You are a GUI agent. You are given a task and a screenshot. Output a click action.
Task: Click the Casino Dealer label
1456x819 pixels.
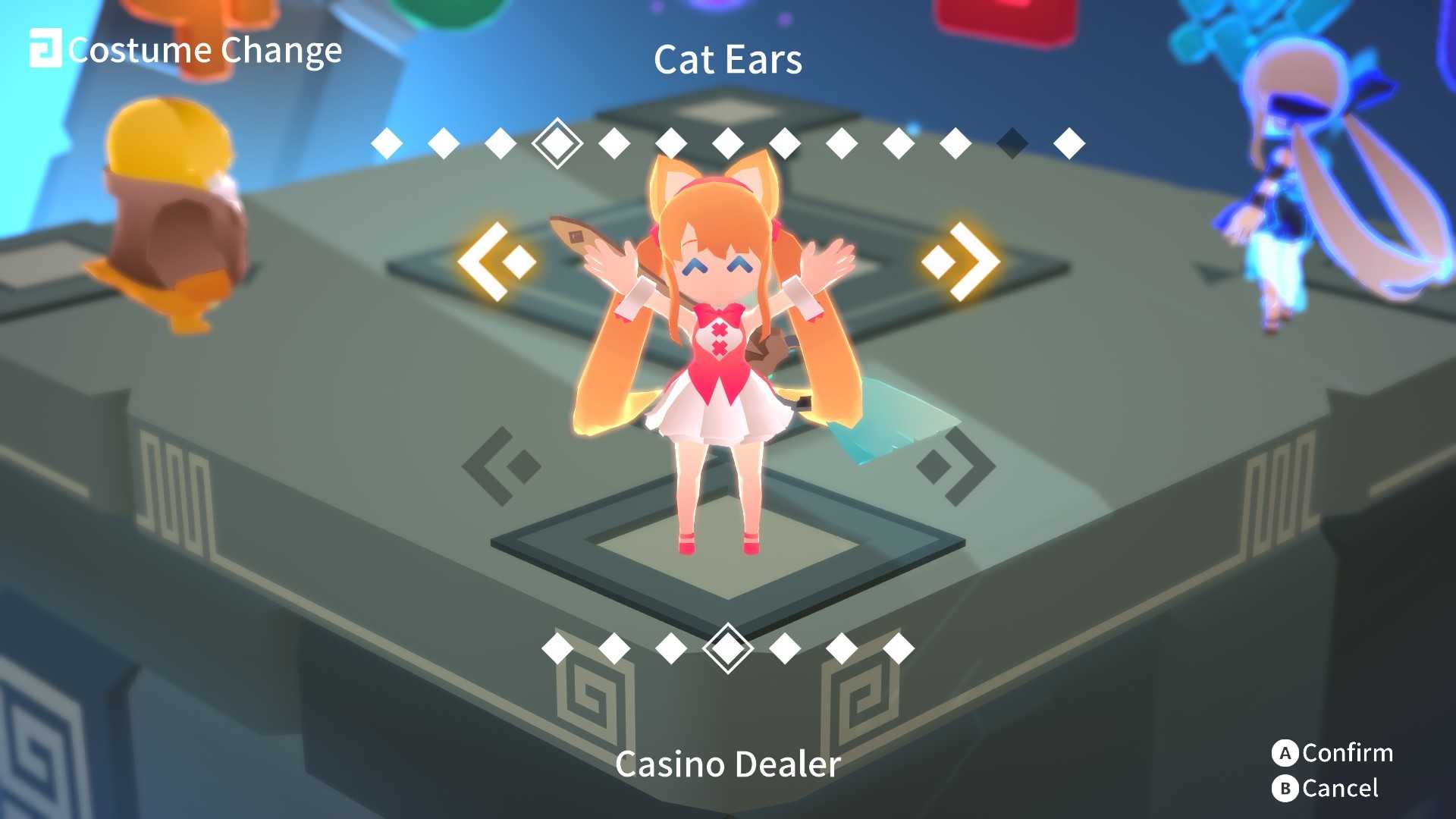coord(729,765)
